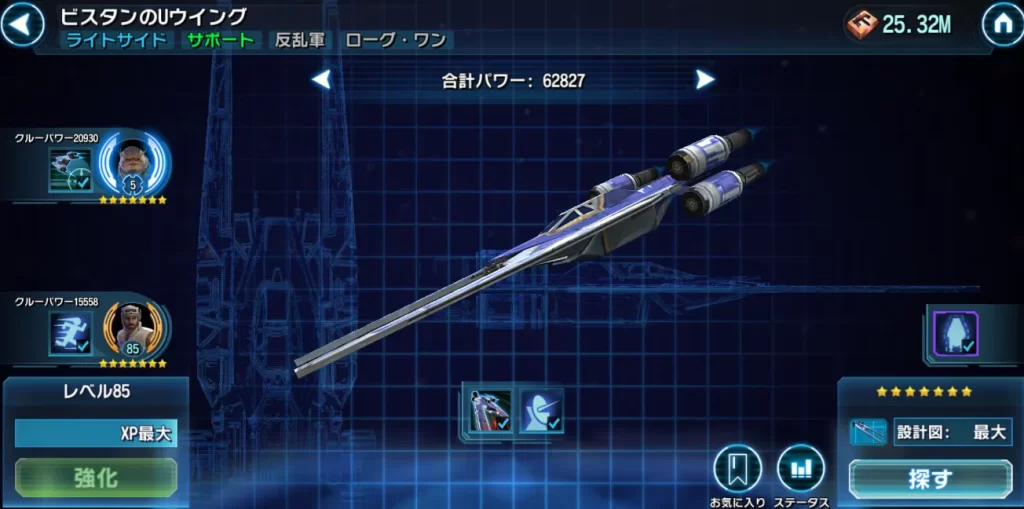Tap the 探す find button
The width and height of the screenshot is (1024, 509).
(x=930, y=478)
